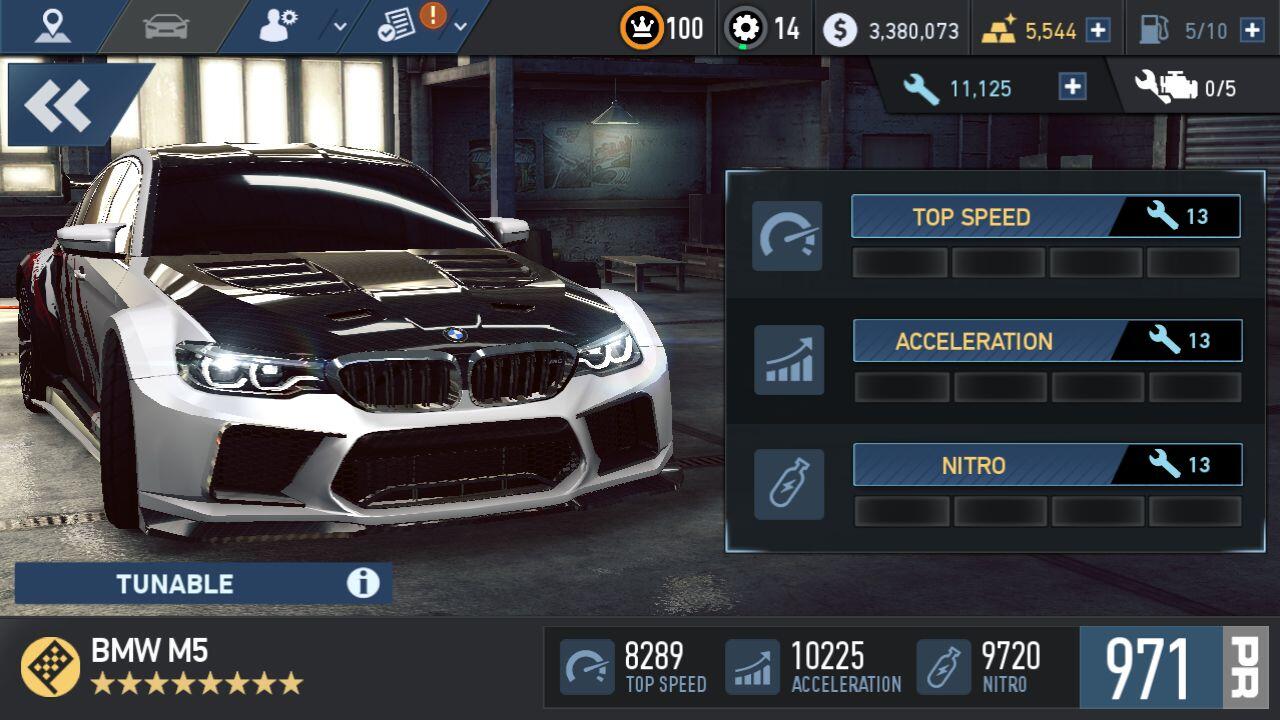Upgrade the Acceleration tuning
This screenshot has height=720, width=1280.
1047,341
